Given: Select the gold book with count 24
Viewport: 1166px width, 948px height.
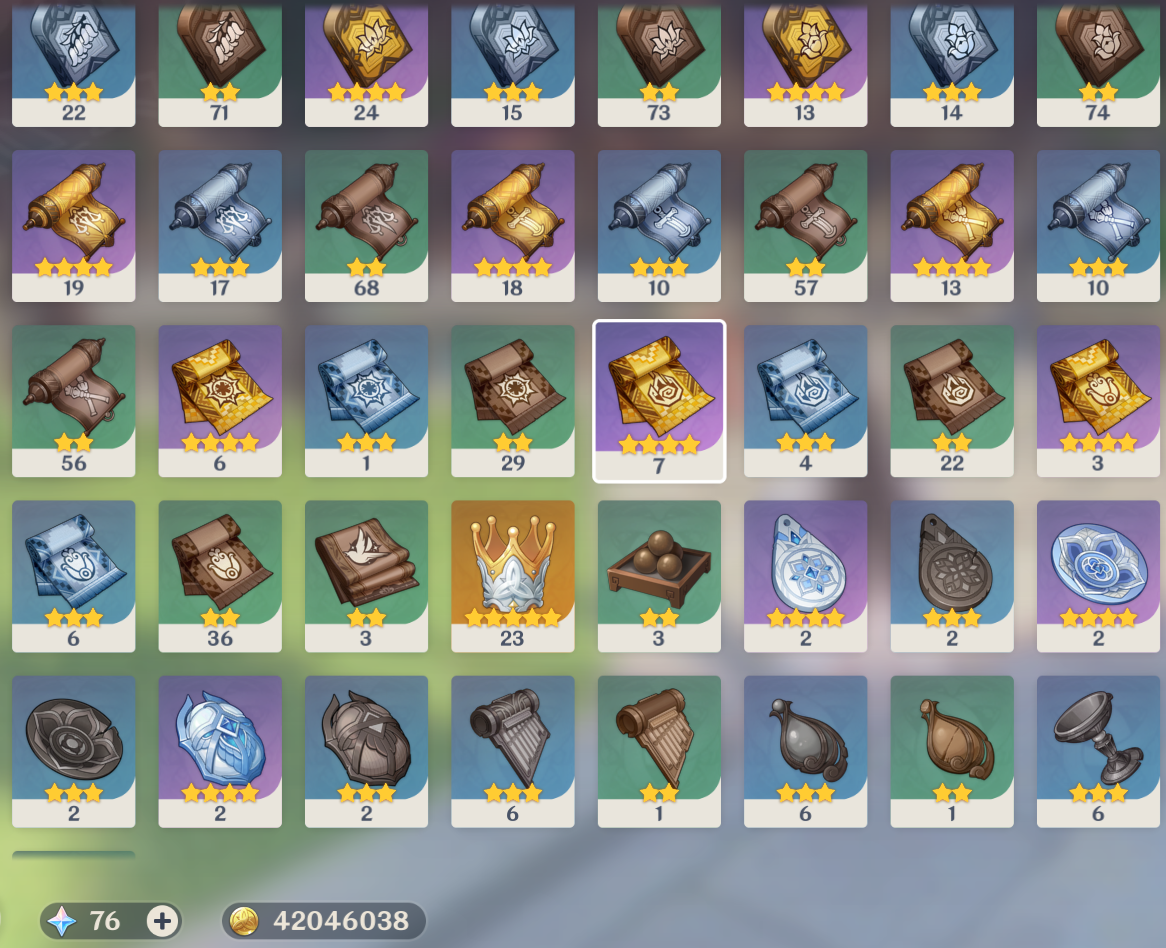Looking at the screenshot, I should 366,60.
